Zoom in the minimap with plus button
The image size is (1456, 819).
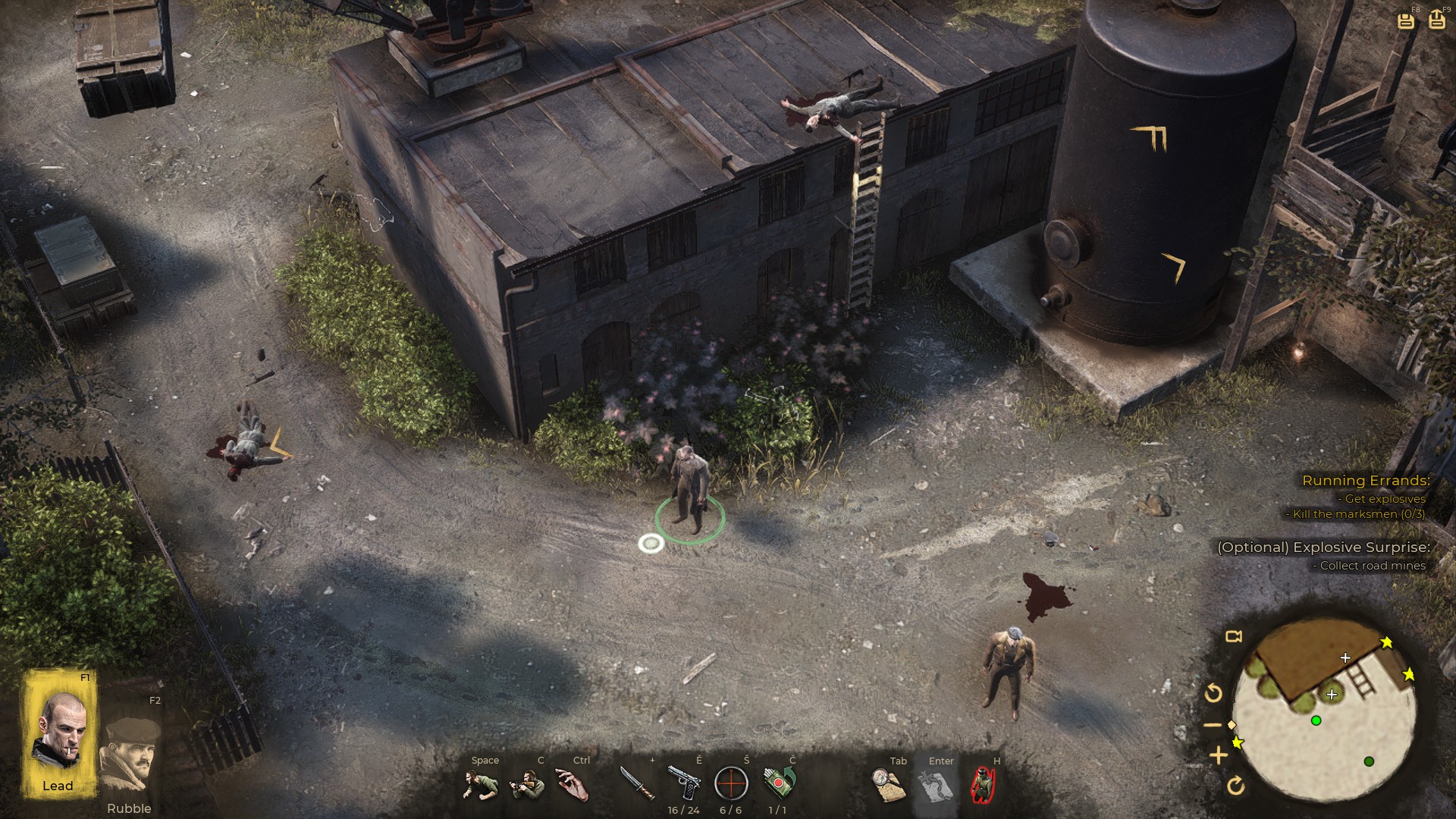[x=1219, y=755]
